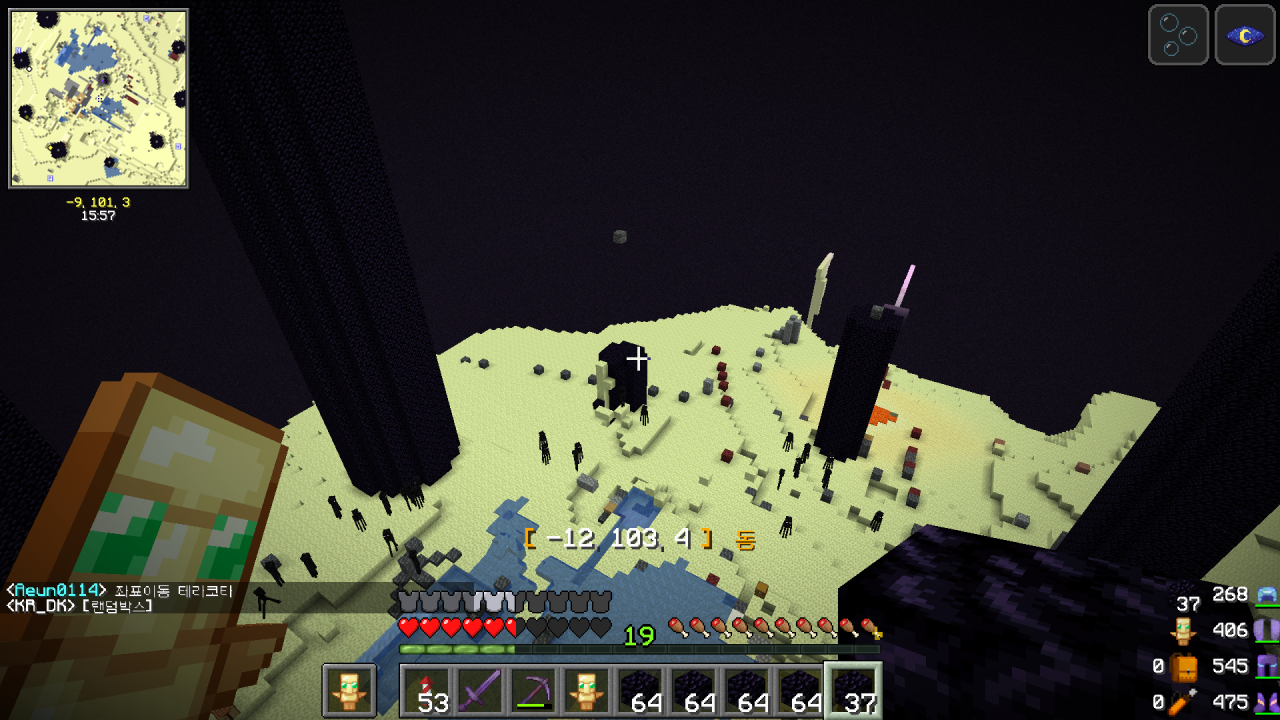The height and width of the screenshot is (720, 1280).
Task: Click the helmet durability icon
Action: (1267, 595)
